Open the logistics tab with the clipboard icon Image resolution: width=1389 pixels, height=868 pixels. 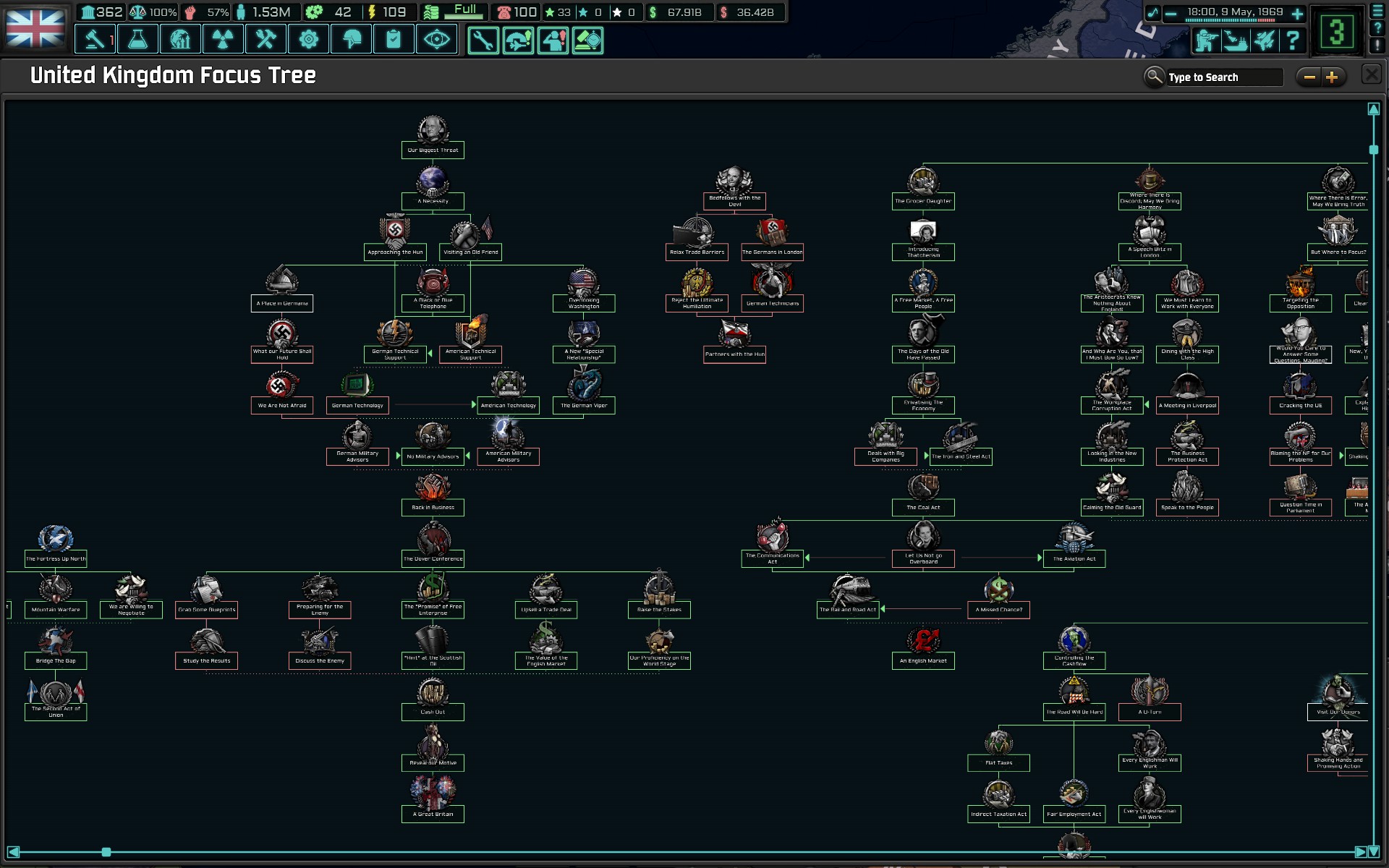[394, 39]
